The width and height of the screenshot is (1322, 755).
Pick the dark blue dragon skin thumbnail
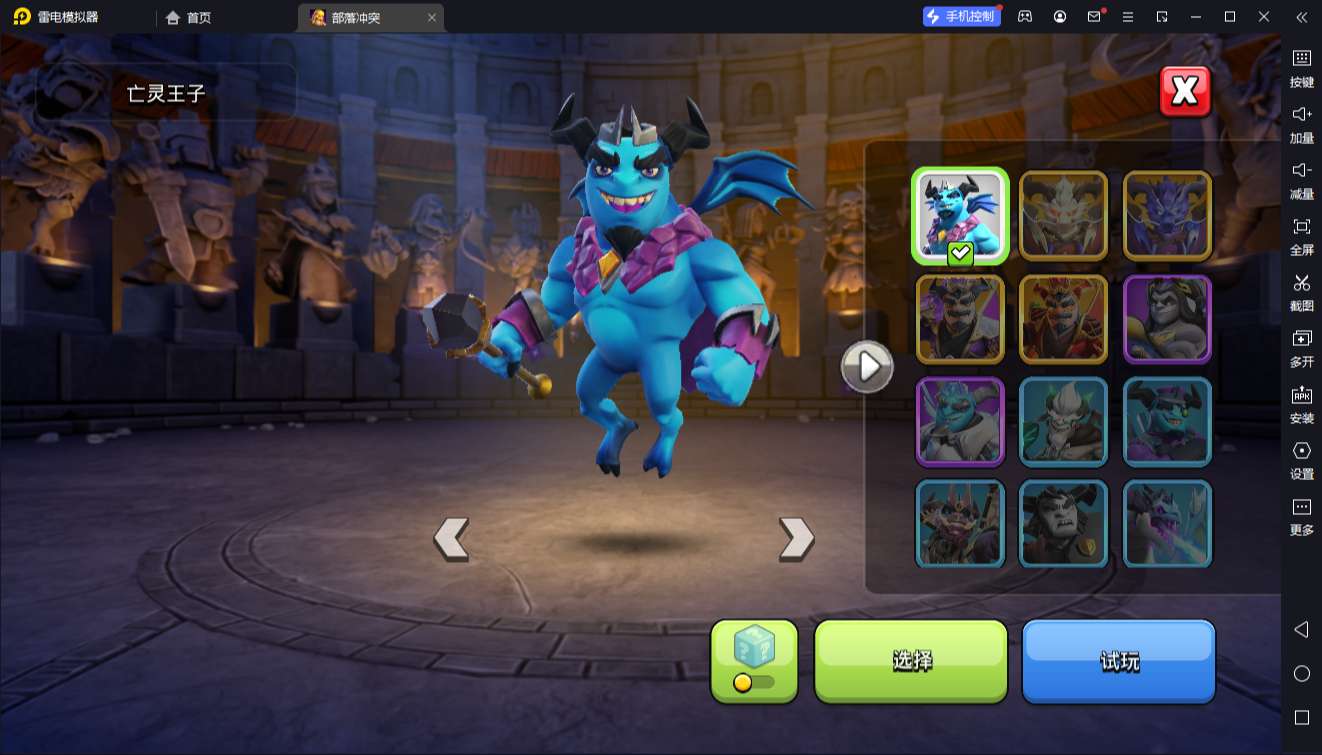point(1167,216)
